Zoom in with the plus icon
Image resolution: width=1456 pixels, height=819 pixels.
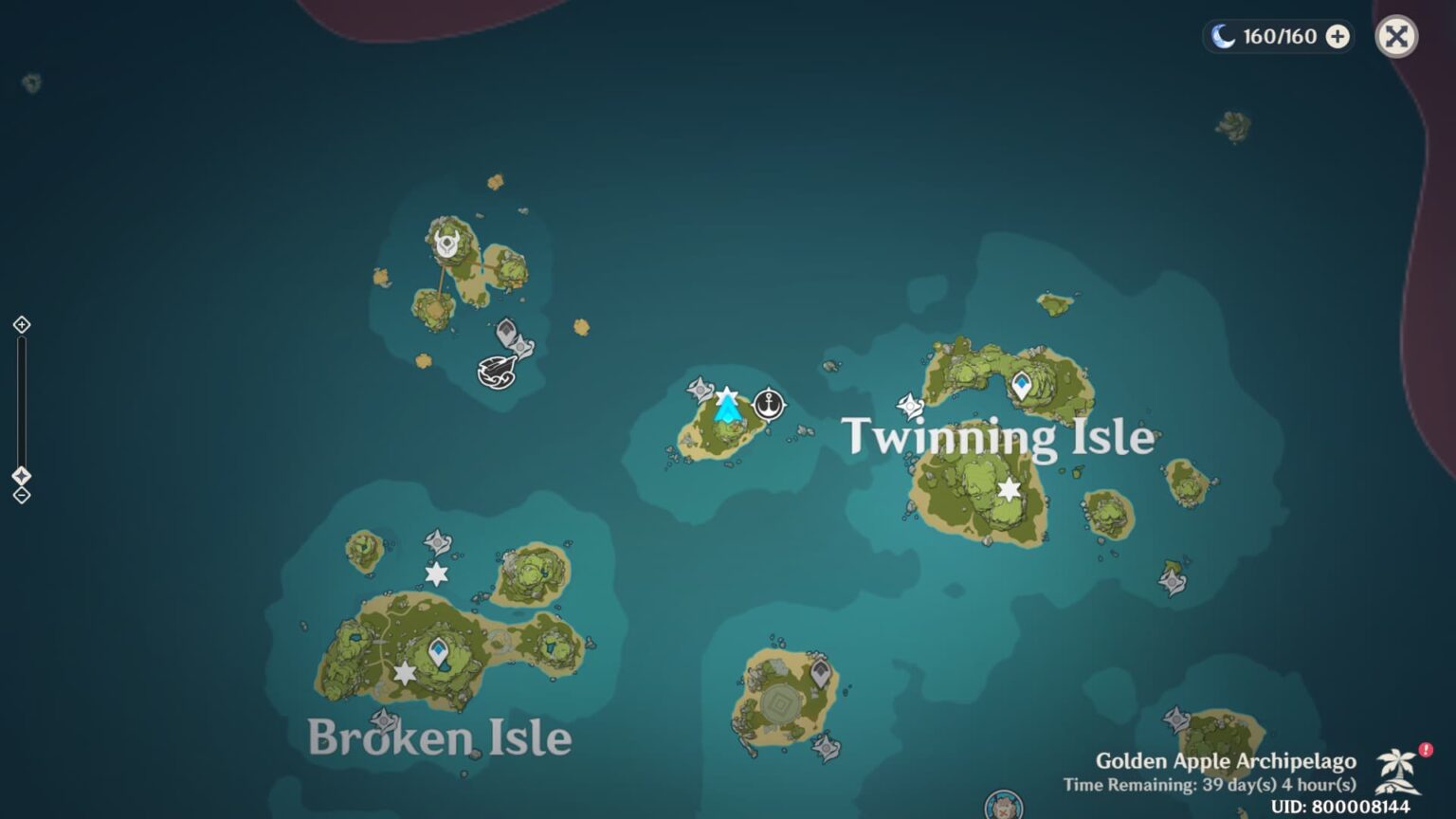[21, 324]
